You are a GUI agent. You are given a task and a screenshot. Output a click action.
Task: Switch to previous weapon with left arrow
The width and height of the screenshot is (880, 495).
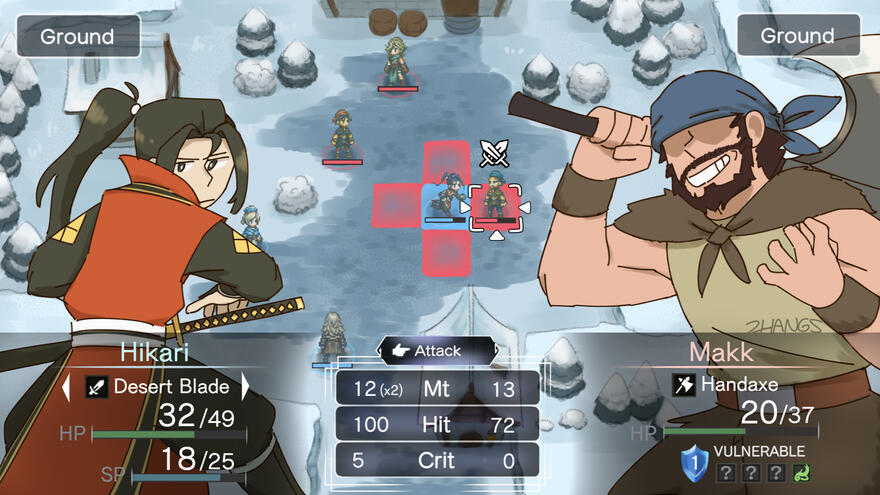68,386
